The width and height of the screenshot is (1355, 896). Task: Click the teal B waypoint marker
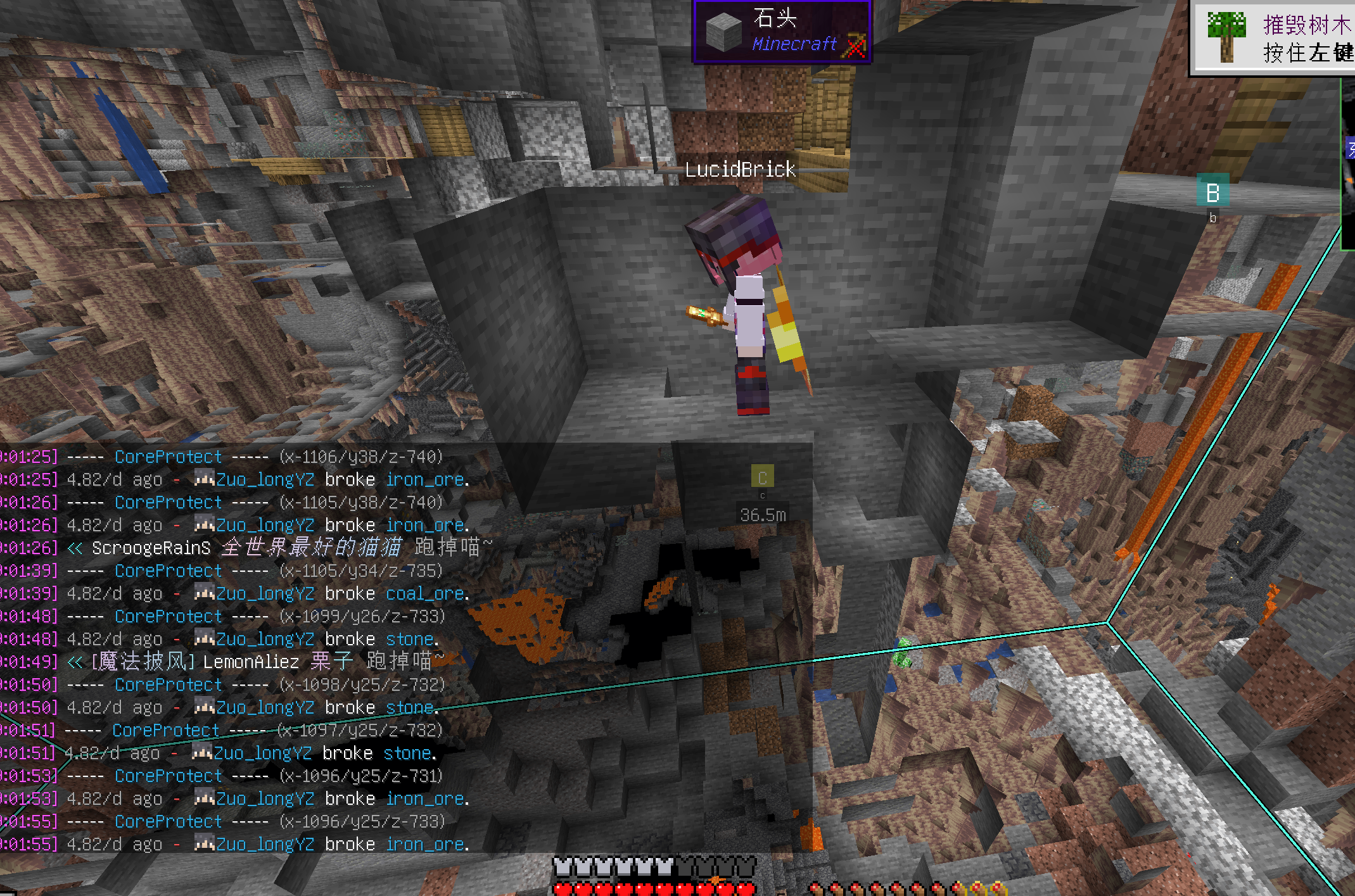point(1212,192)
